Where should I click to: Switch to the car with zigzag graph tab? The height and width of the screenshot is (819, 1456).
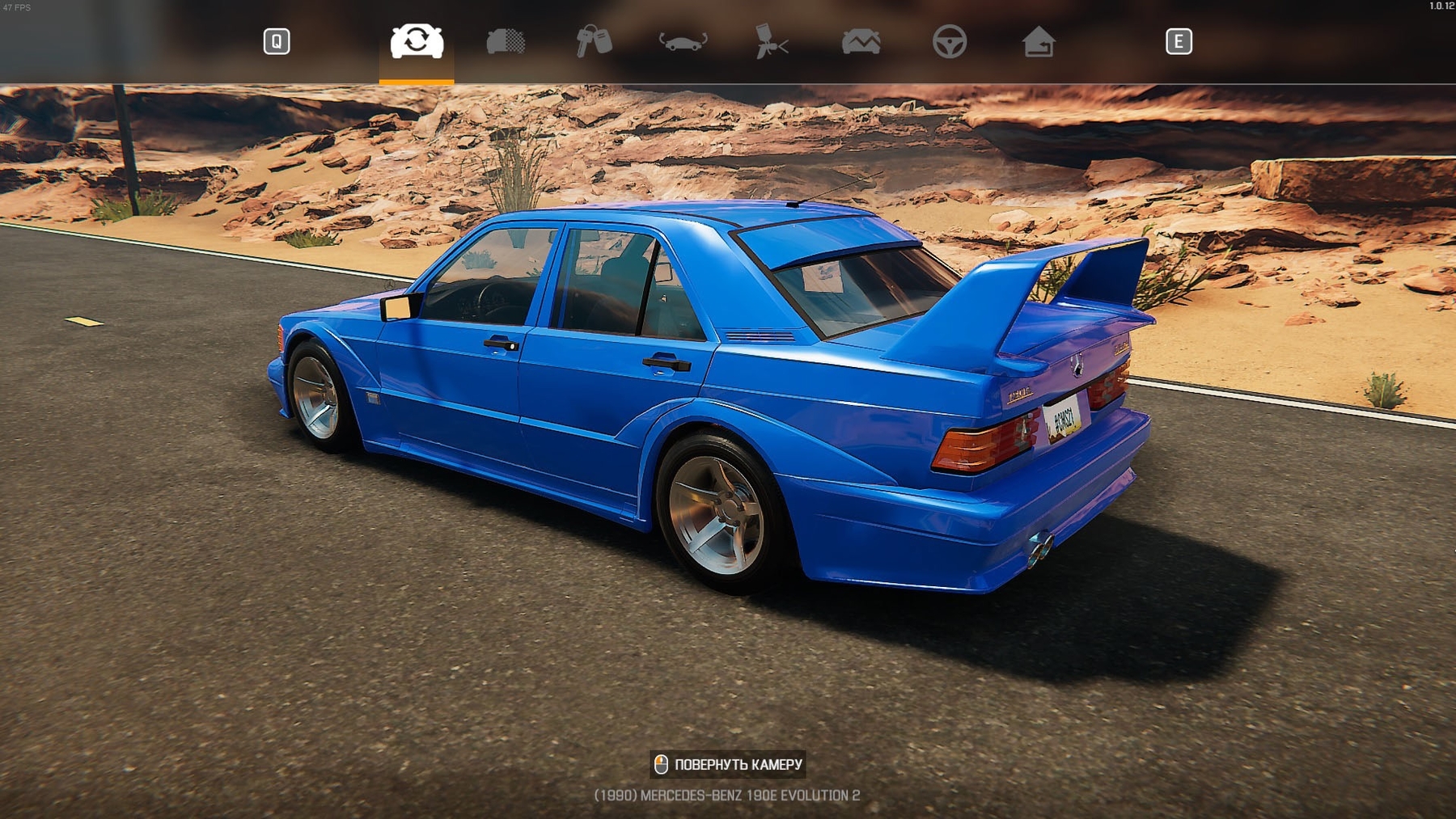point(861,41)
